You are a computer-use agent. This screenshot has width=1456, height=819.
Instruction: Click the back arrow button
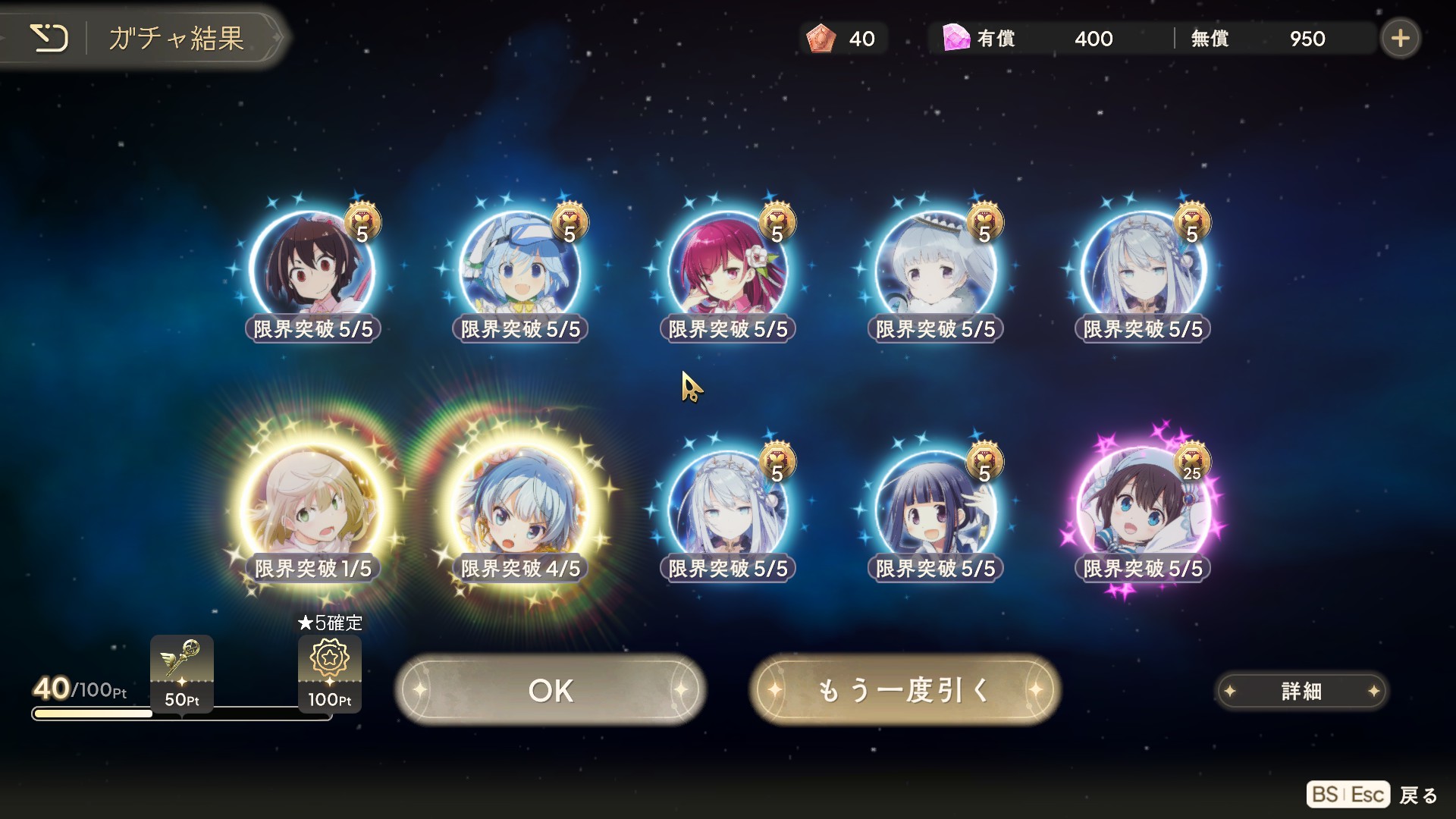[49, 38]
